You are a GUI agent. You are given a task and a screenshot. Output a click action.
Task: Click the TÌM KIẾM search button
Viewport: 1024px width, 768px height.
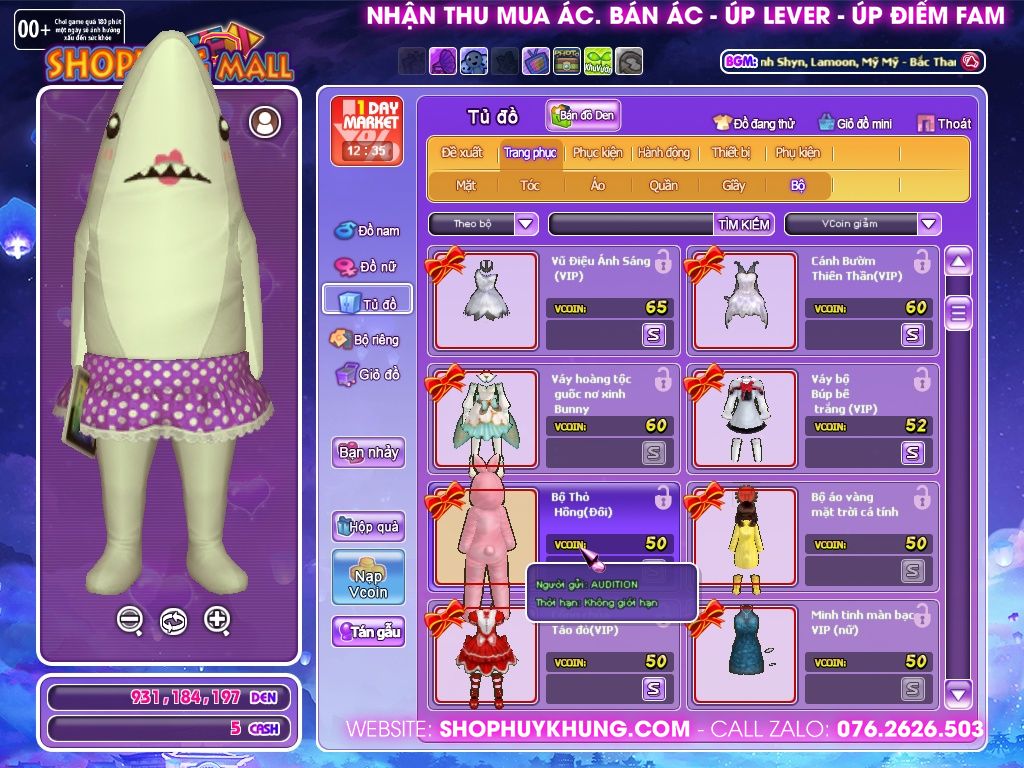pyautogui.click(x=744, y=224)
